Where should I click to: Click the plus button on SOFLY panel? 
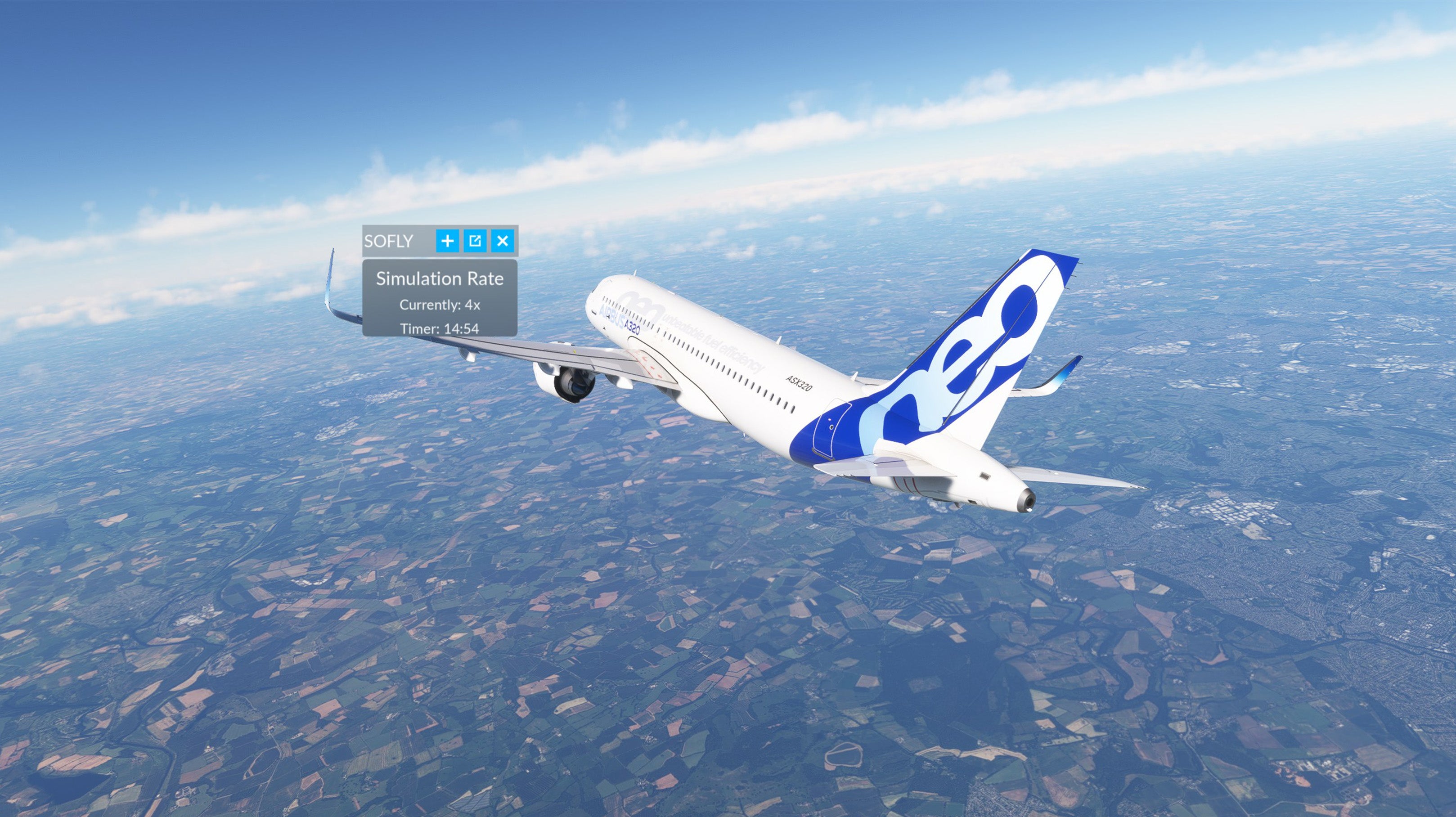tap(447, 241)
